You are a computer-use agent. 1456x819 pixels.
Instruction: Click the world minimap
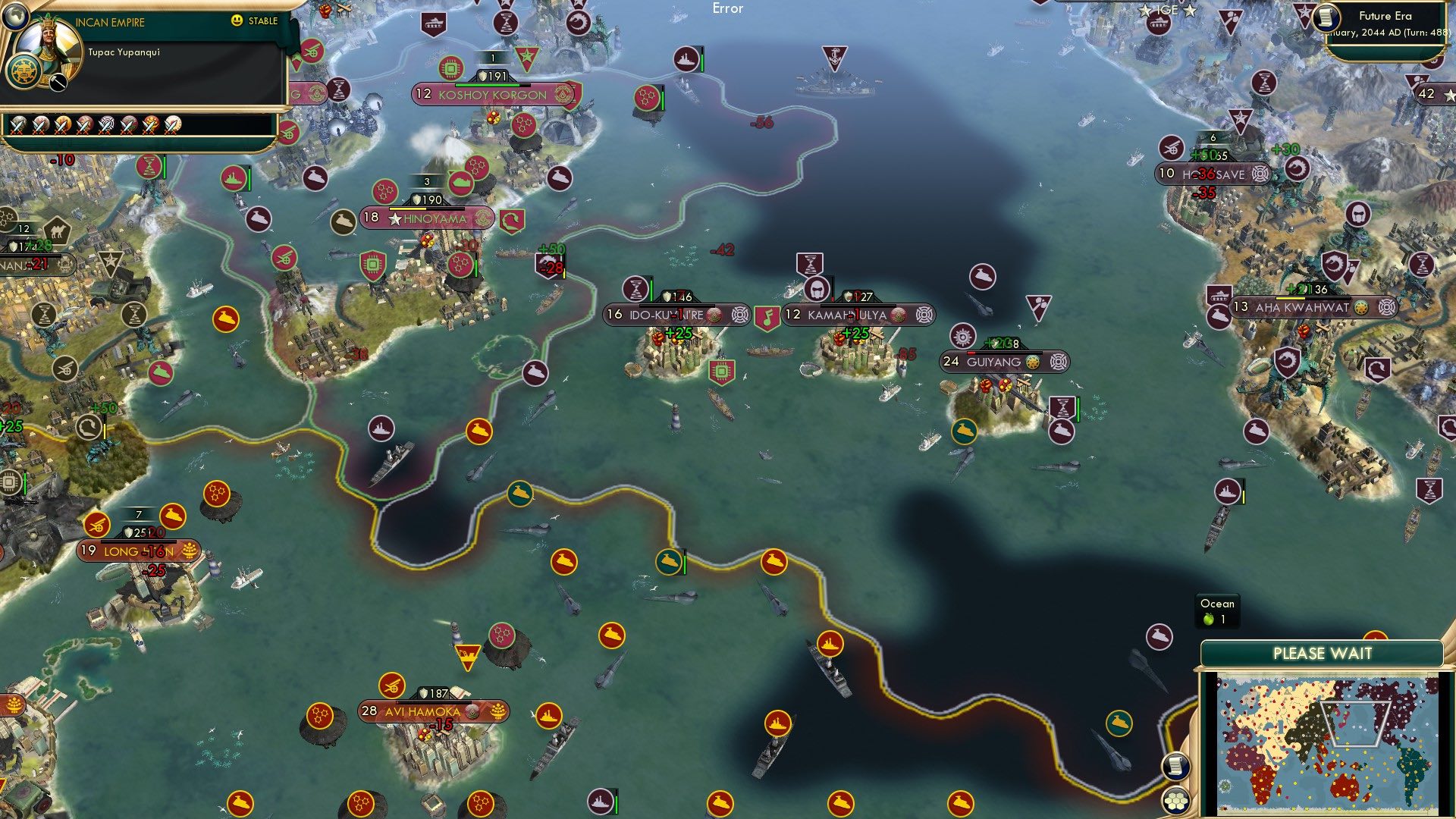point(1326,745)
